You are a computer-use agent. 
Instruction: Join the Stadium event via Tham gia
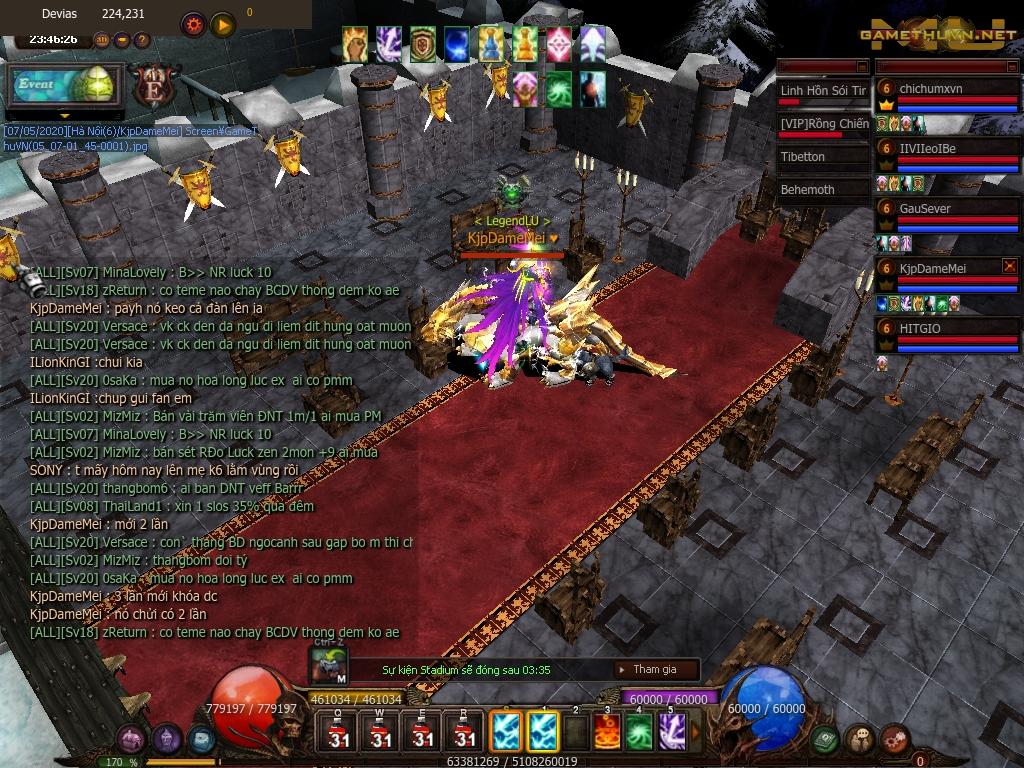point(654,670)
